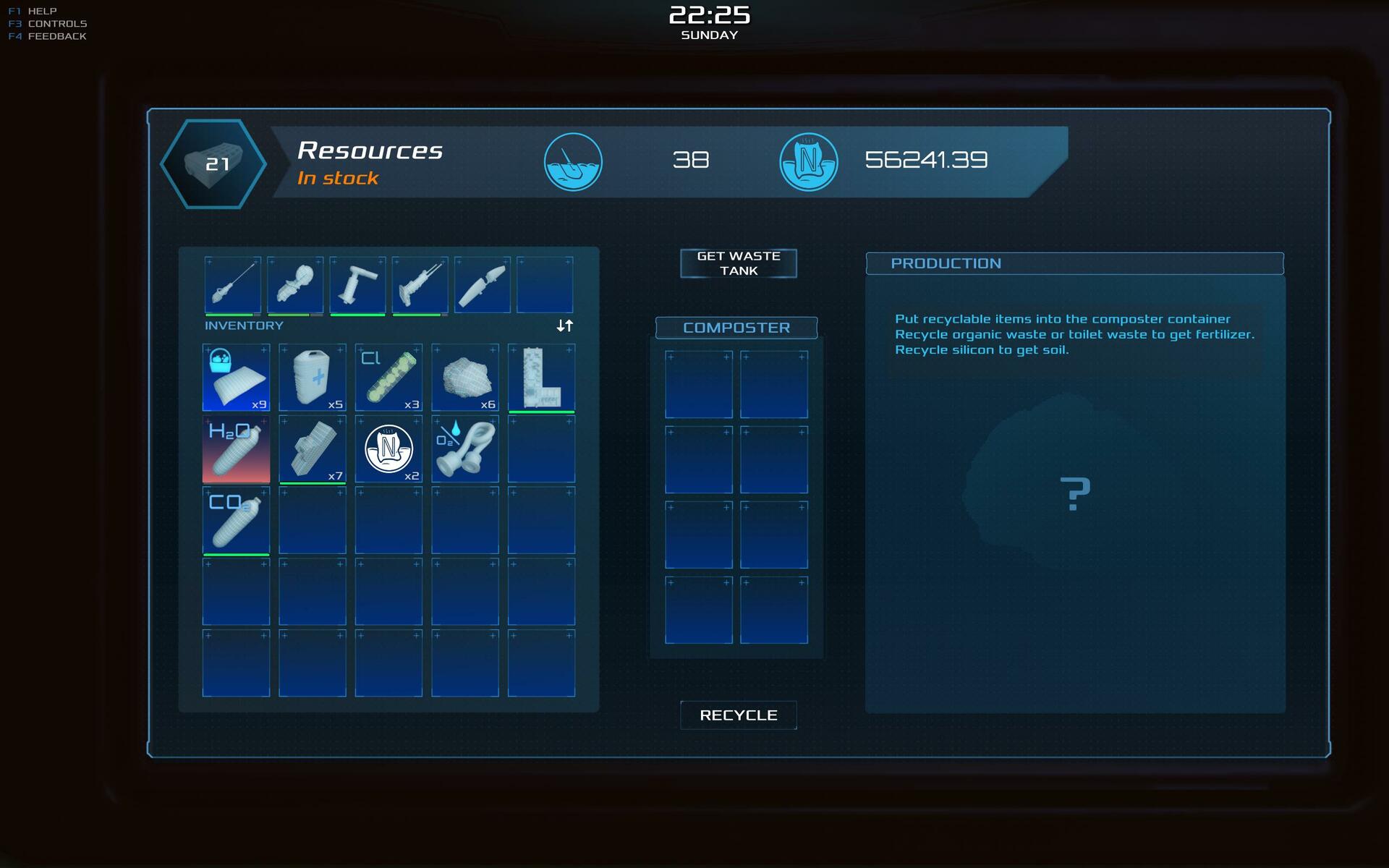The image size is (1389, 868).
Task: Pick the CO2 canister
Action: (x=236, y=521)
